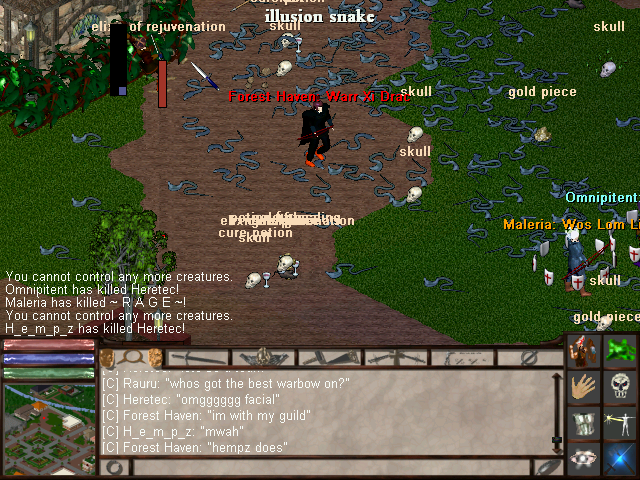Click the swirl button left of chat input
Image resolution: width=640 pixels, height=480 pixels.
tap(114, 467)
